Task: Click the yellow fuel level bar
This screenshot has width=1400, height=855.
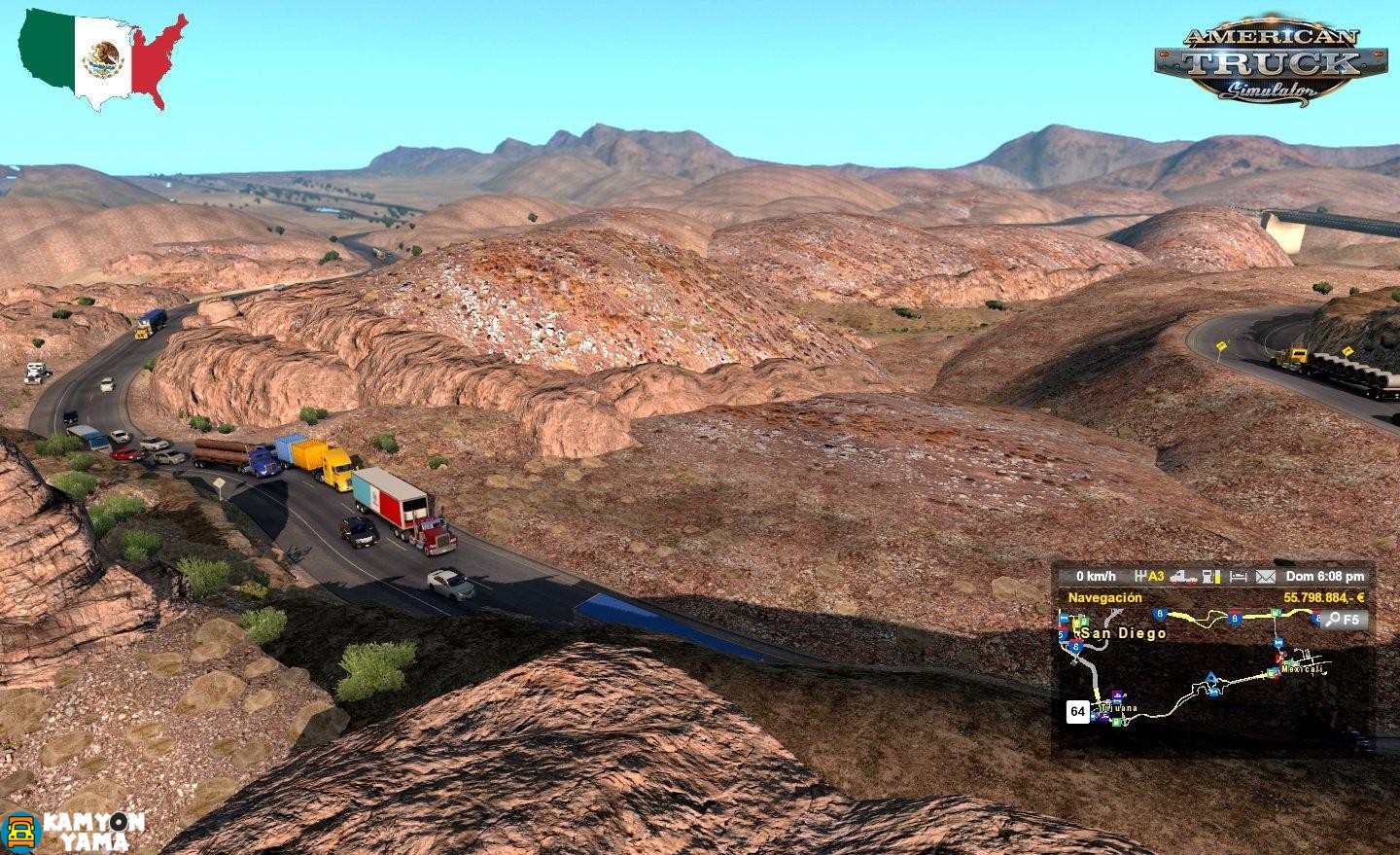Action: point(1217,577)
